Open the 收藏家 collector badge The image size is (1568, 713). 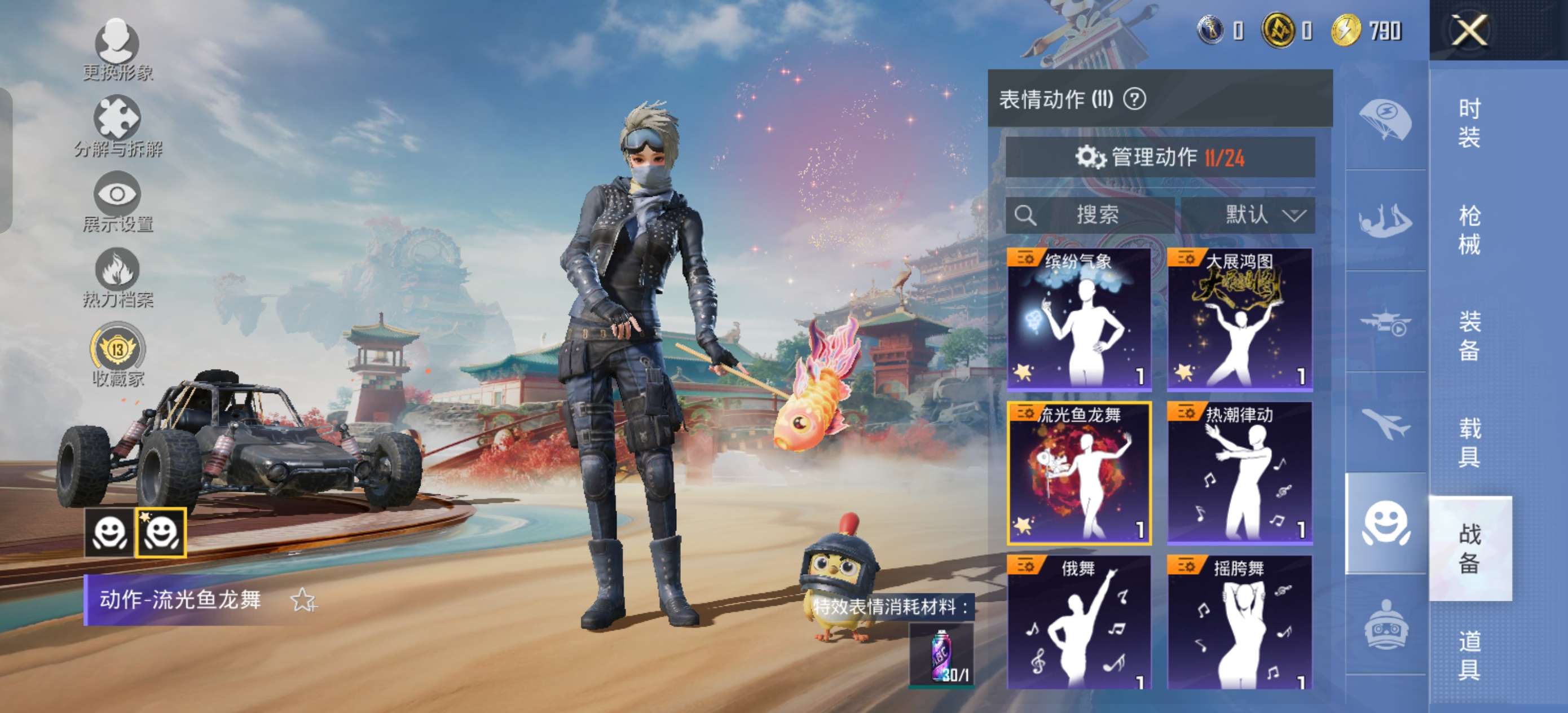coord(117,355)
